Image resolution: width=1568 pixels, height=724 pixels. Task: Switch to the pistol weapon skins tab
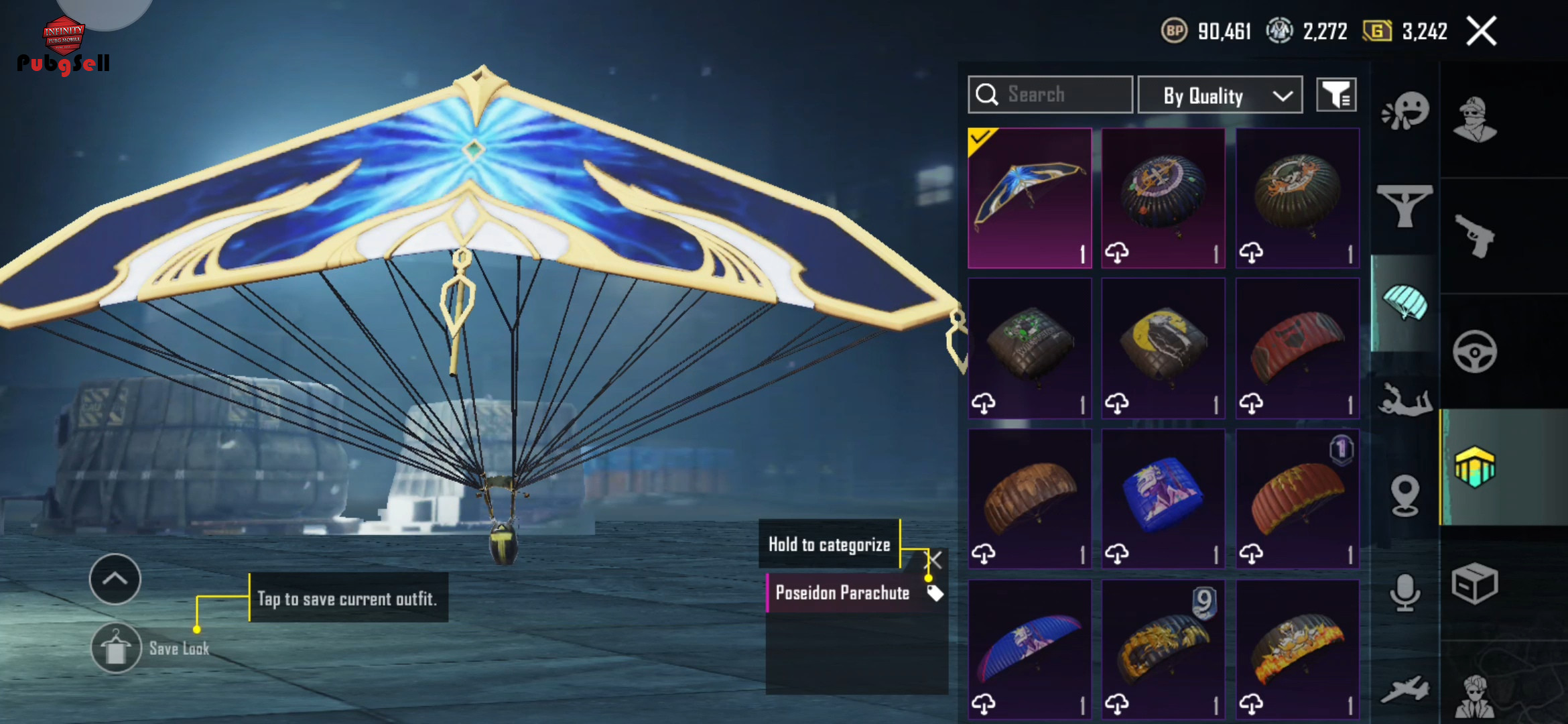tap(1475, 236)
